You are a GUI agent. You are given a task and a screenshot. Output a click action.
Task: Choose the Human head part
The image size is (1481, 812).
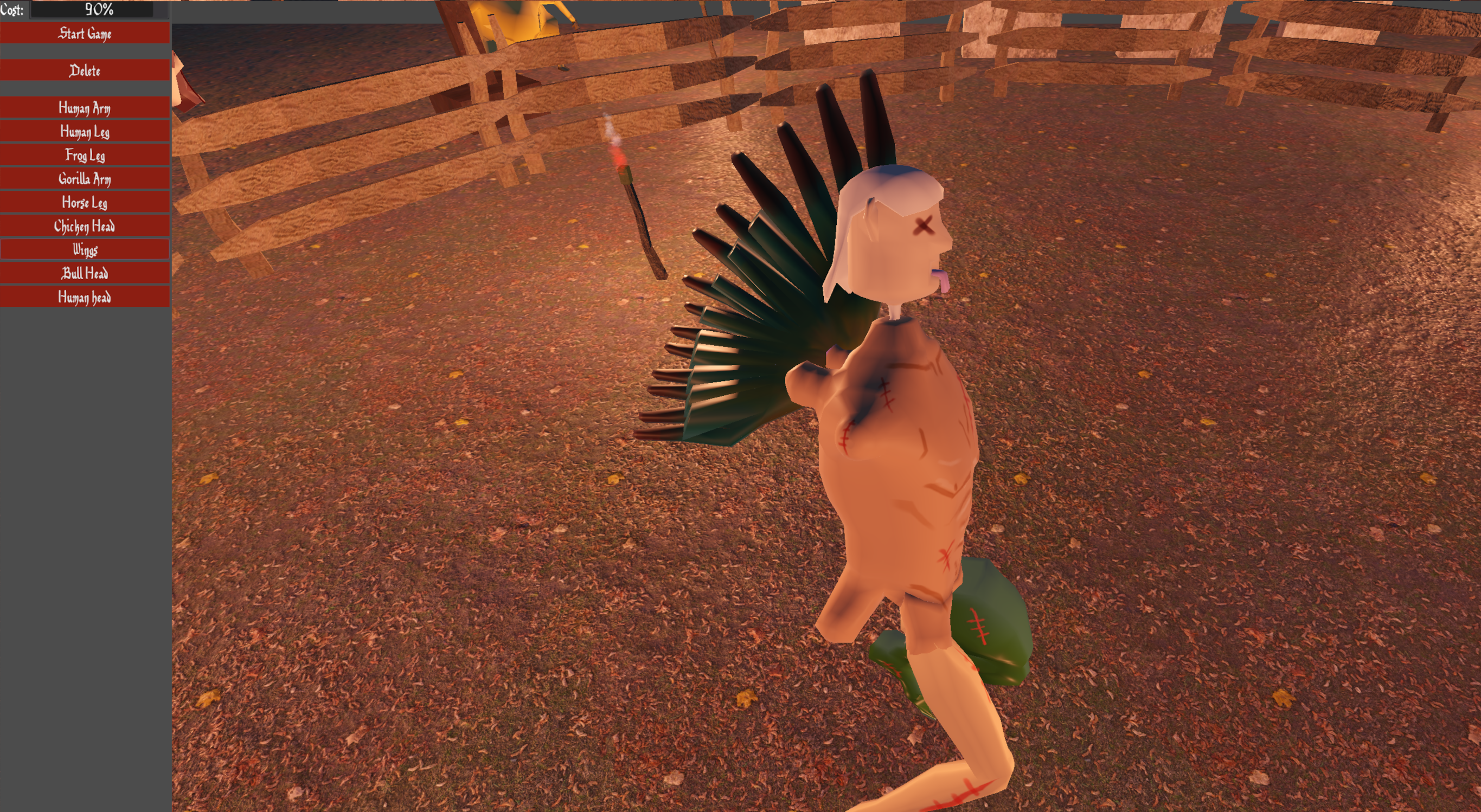[85, 297]
